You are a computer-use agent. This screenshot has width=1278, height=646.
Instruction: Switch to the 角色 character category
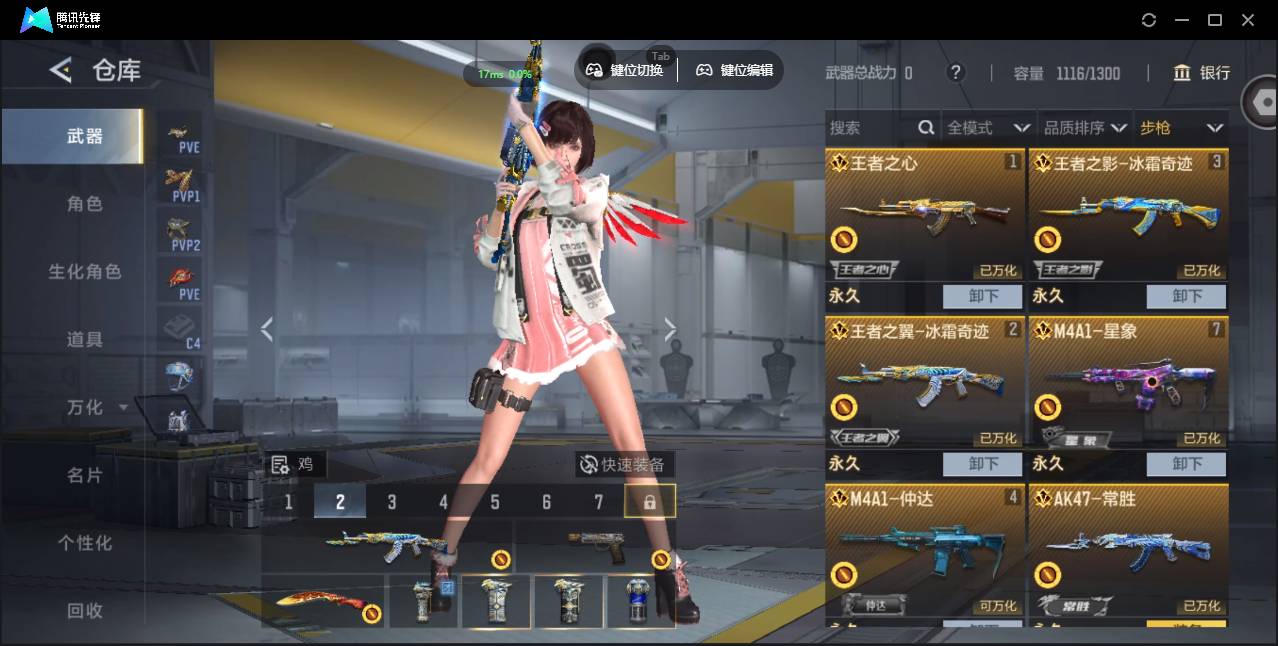pyautogui.click(x=84, y=204)
